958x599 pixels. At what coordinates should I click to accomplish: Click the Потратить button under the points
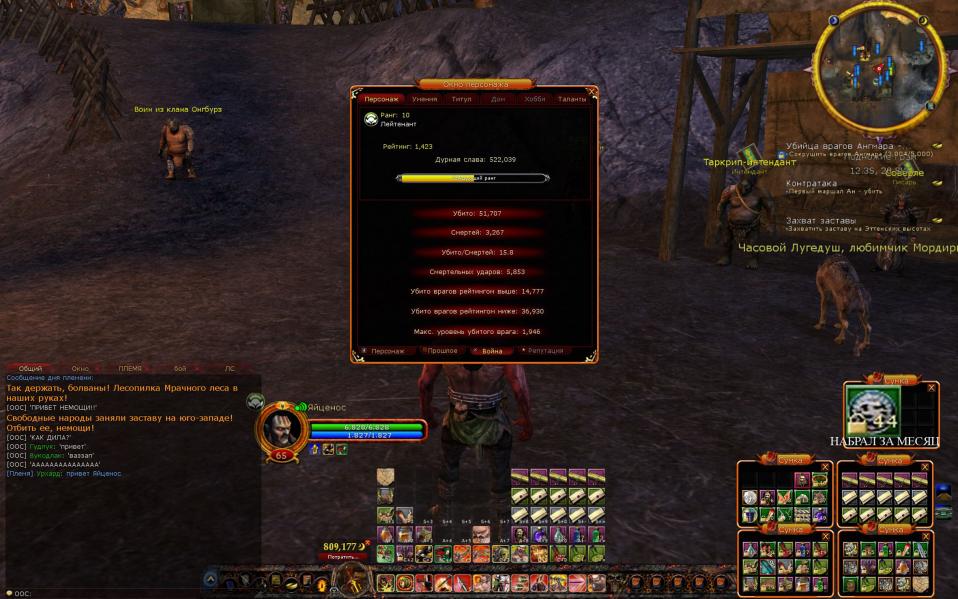pyautogui.click(x=342, y=557)
